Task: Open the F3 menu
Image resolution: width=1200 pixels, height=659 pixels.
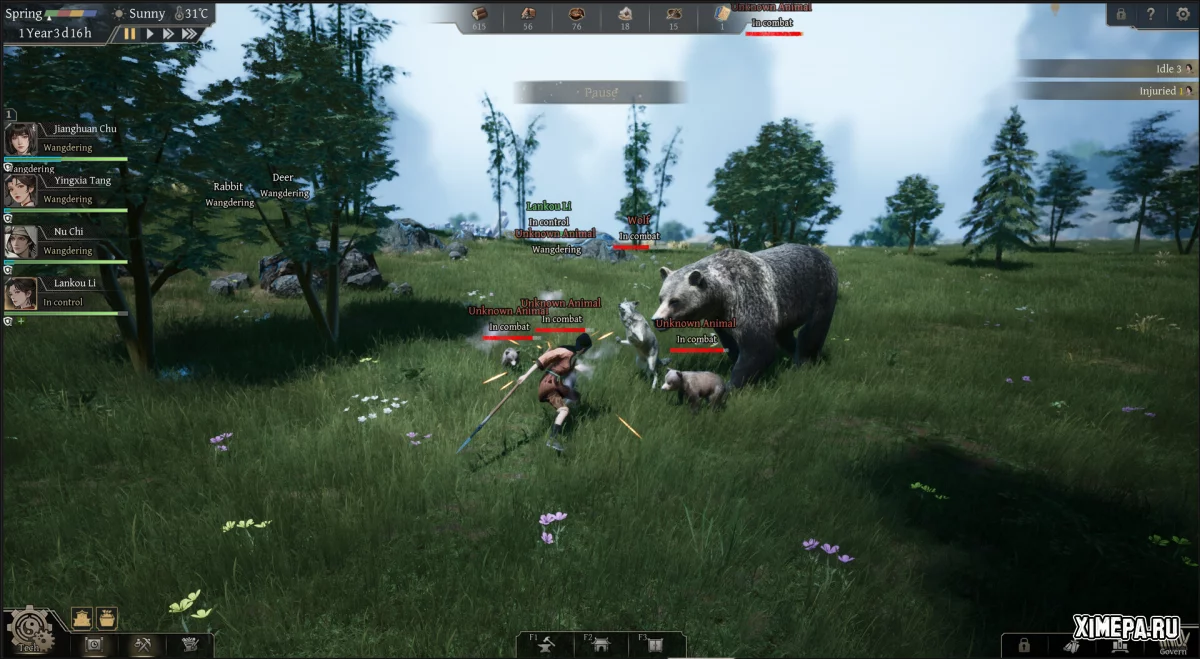Action: pyautogui.click(x=656, y=646)
